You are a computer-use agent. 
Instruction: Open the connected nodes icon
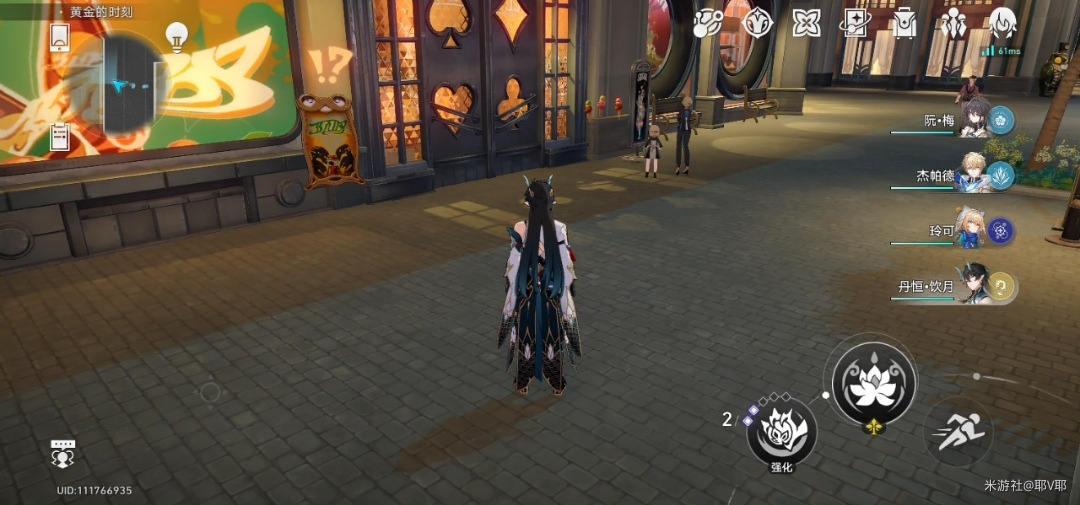[708, 22]
